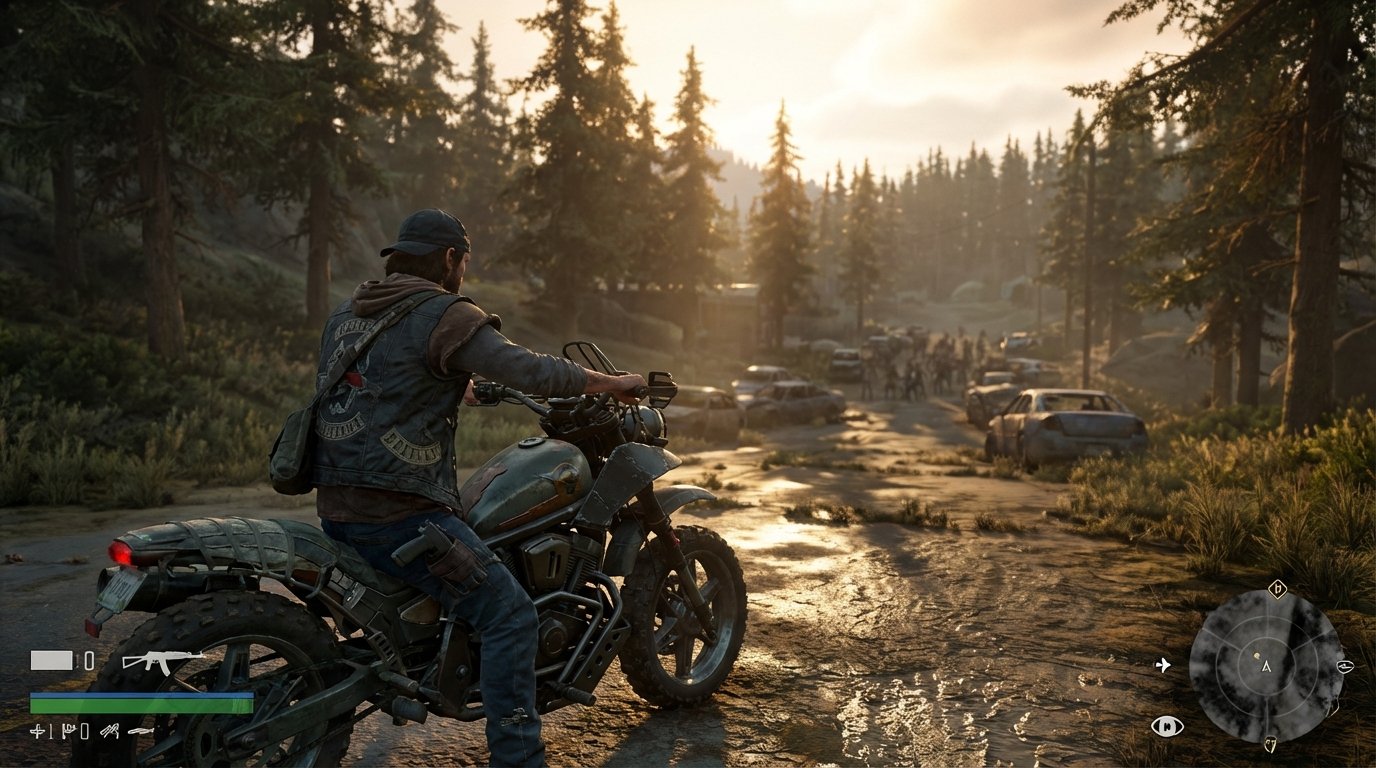
Task: Click the vertical ammo counter bar in the item row
Action: [50, 732]
